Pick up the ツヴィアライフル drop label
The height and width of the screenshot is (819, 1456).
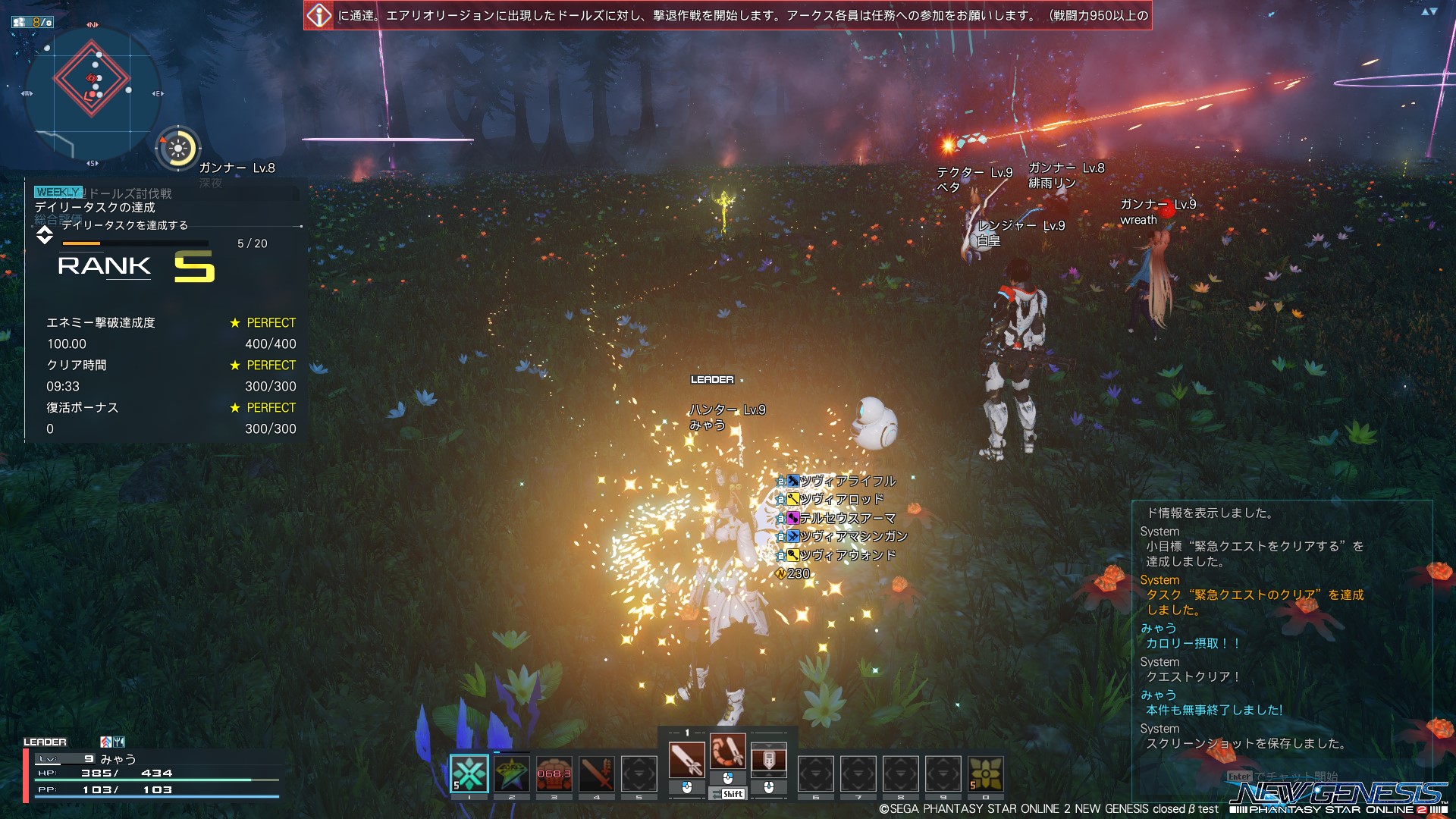[x=847, y=481]
